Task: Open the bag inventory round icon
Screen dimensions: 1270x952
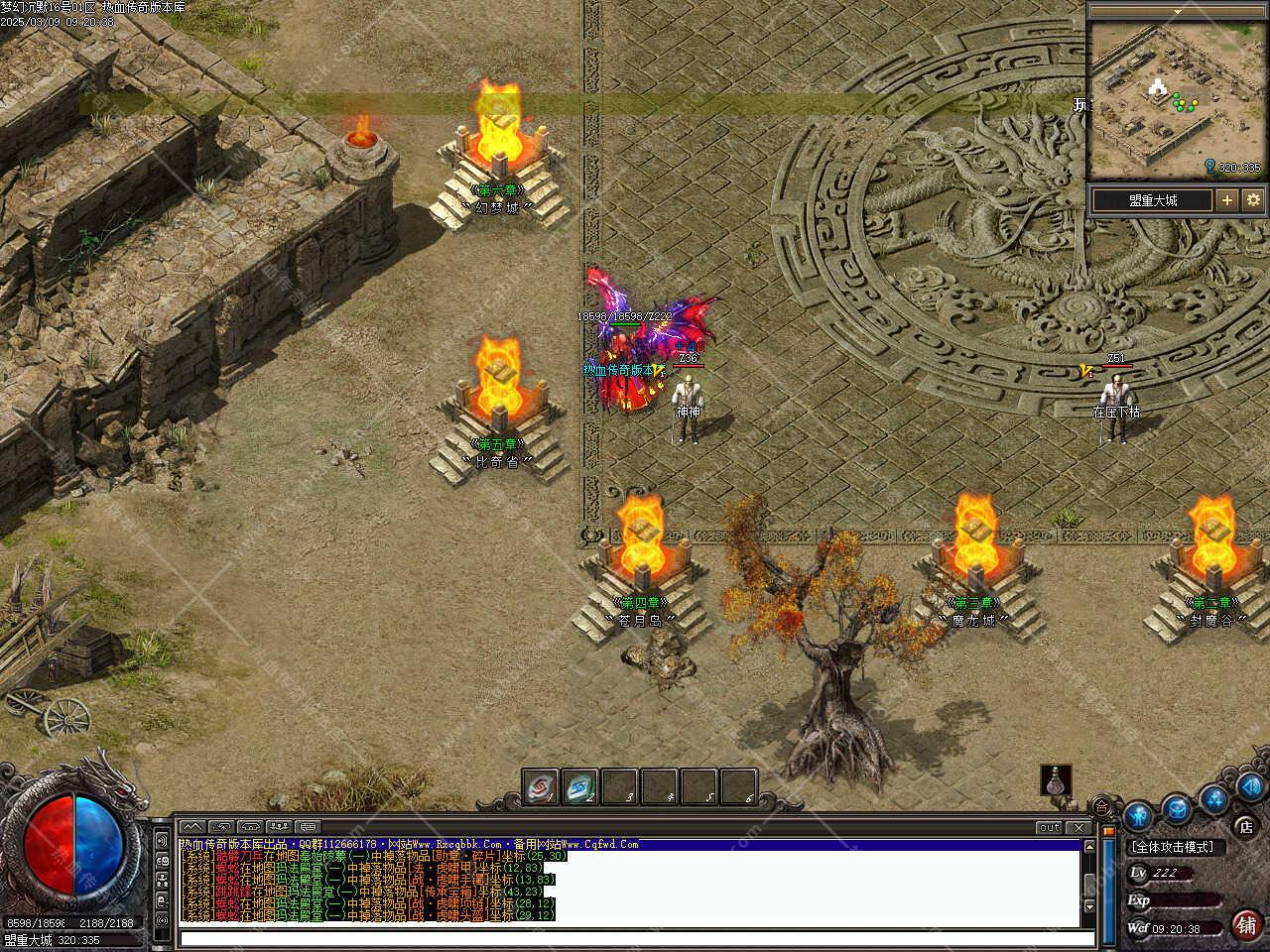Action: coord(1177,808)
